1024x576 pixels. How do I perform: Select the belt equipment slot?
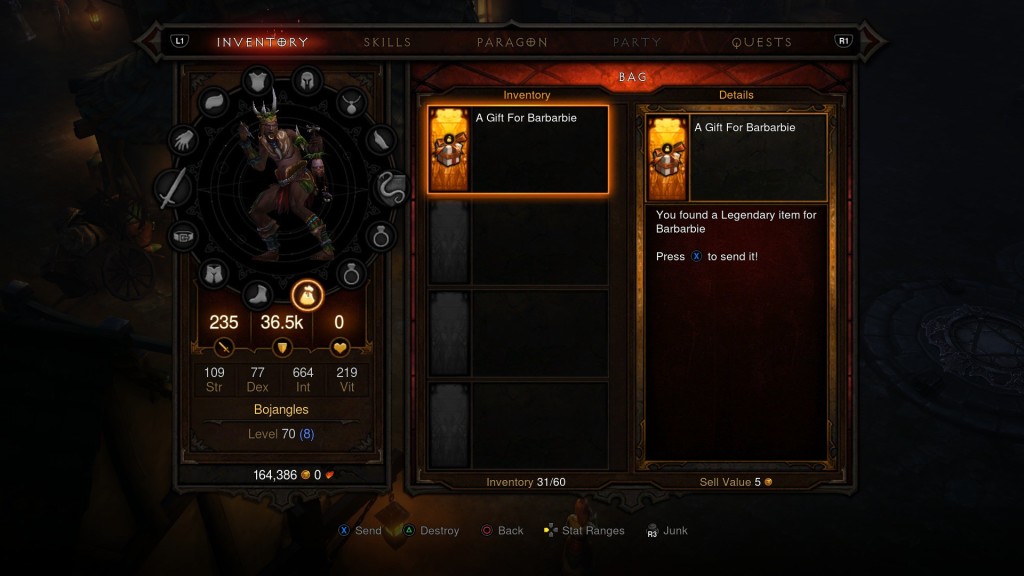(x=185, y=236)
